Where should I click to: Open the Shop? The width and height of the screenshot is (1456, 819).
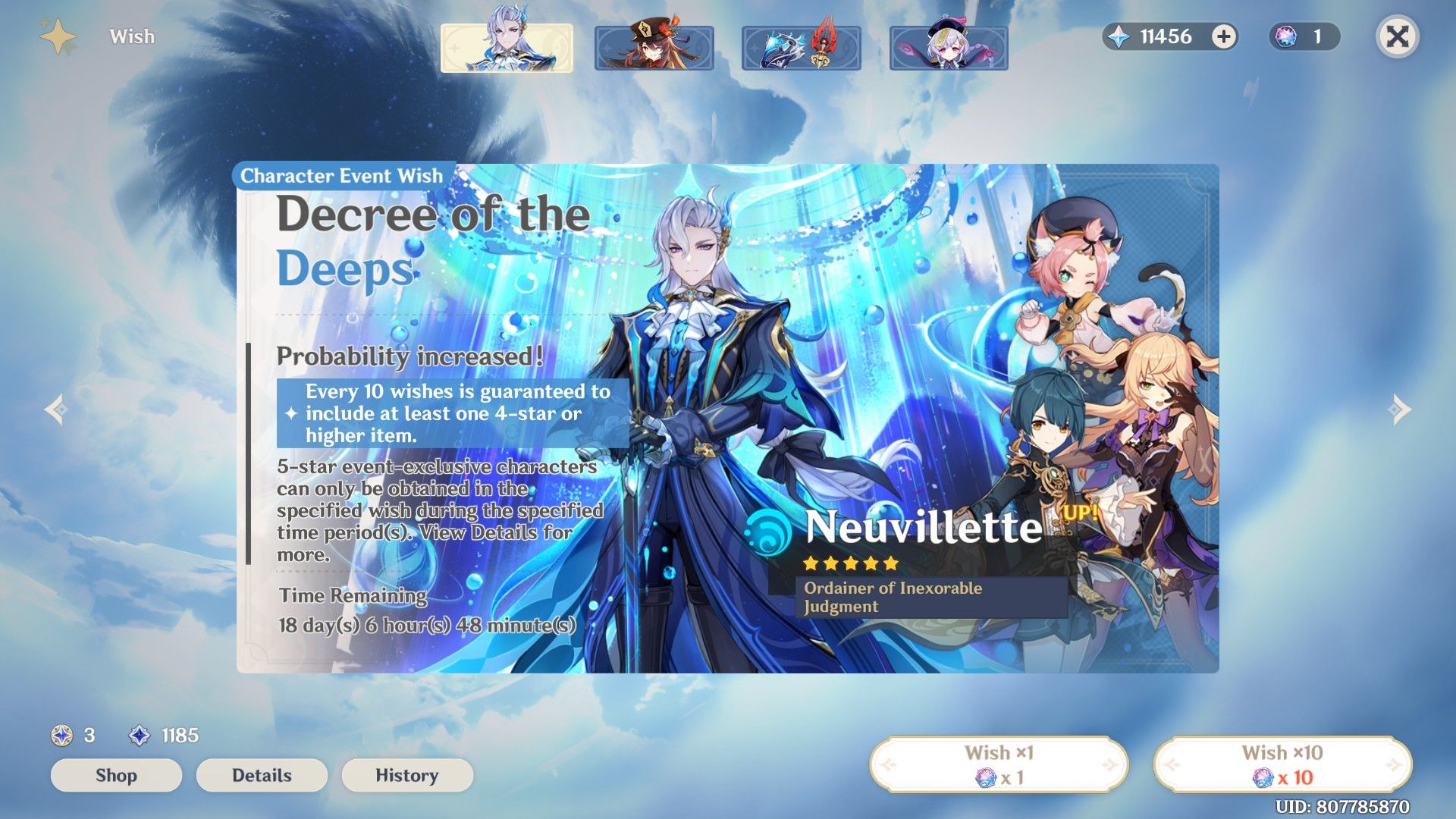click(115, 775)
